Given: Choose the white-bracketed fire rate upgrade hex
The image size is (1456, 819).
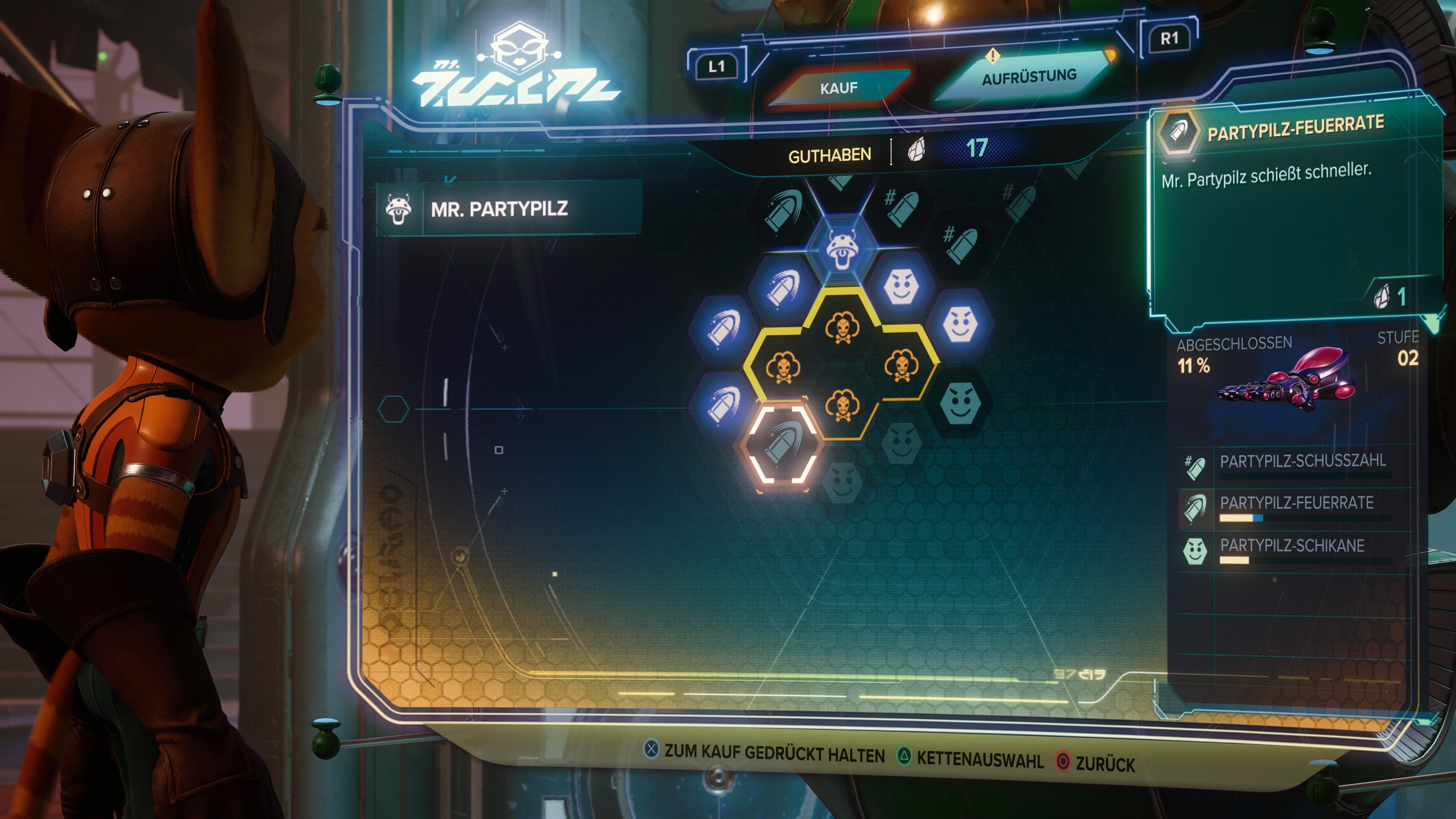Looking at the screenshot, I should click(x=782, y=444).
